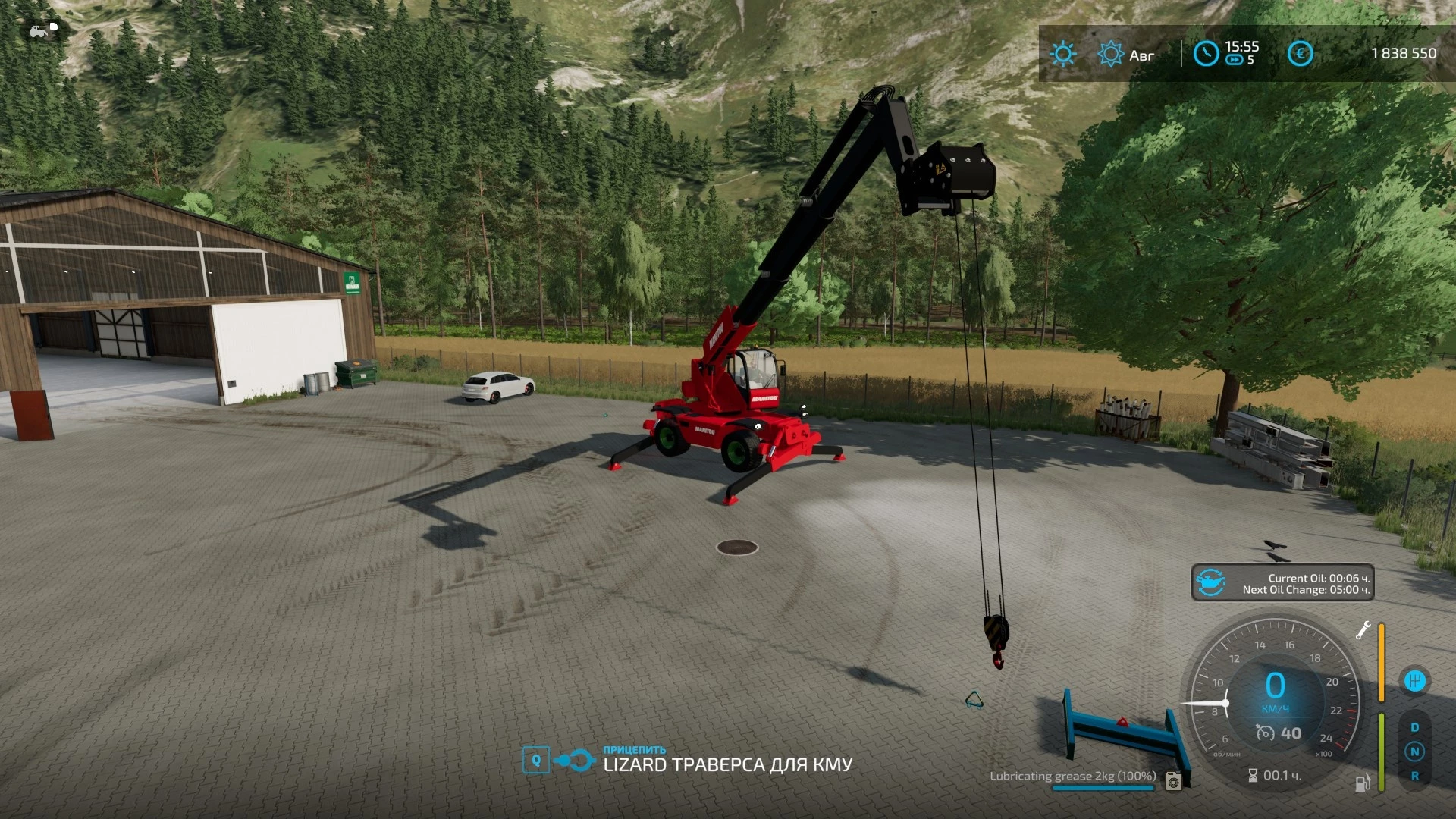The width and height of the screenshot is (1456, 819).
Task: Click the tractor icon in the top-left corner
Action: point(38,31)
